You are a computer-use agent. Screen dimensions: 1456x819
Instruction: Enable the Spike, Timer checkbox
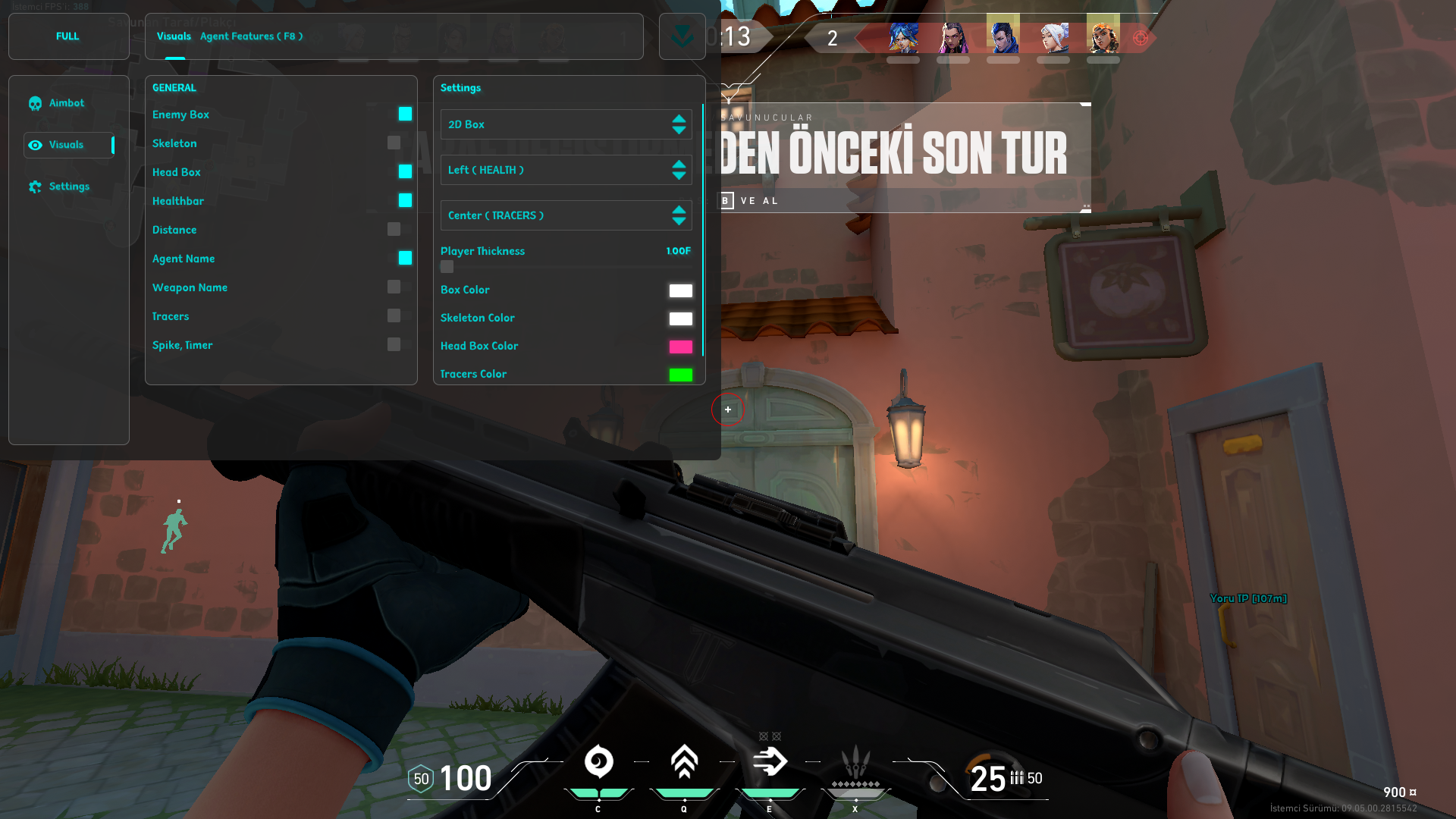click(394, 344)
